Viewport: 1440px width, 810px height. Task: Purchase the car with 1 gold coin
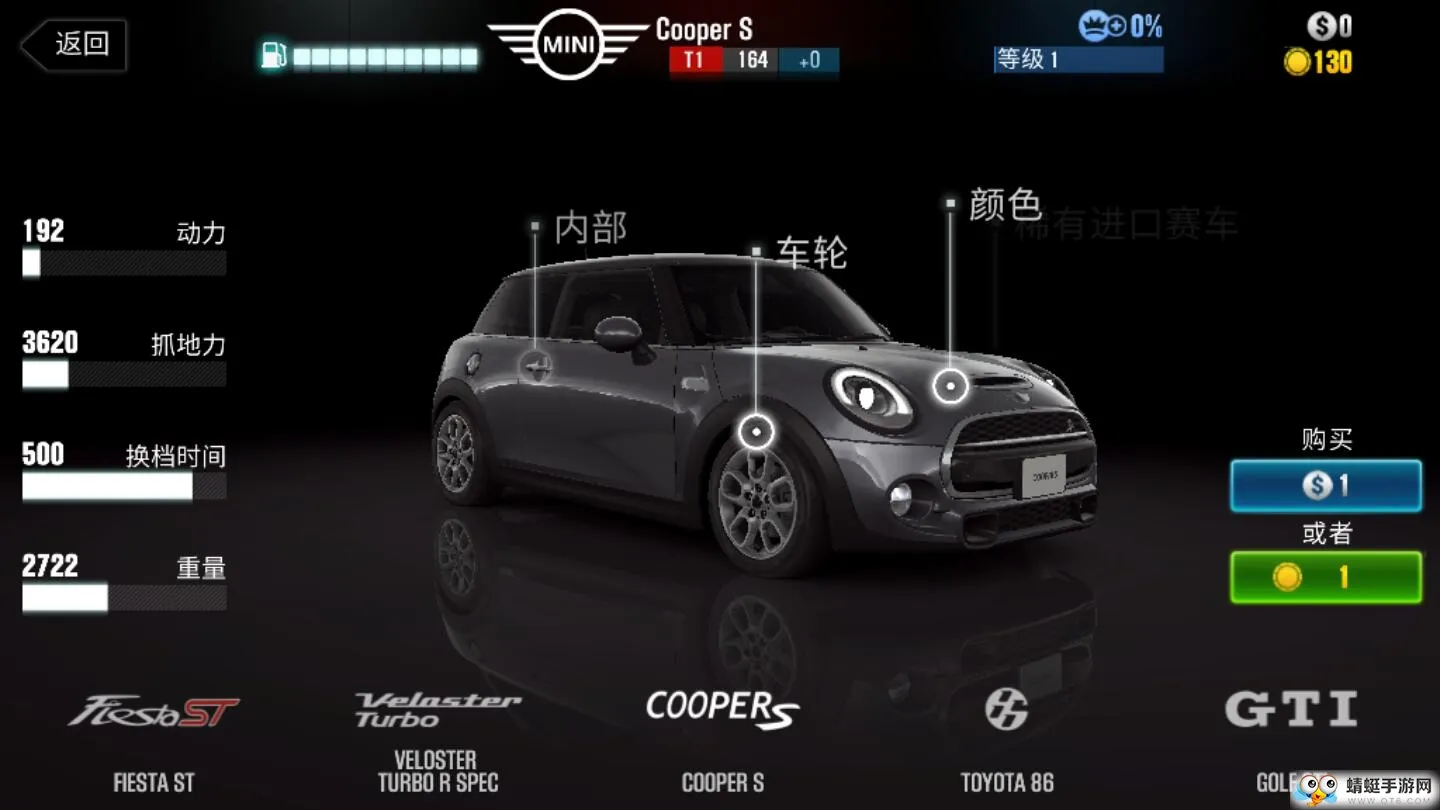pyautogui.click(x=1325, y=578)
